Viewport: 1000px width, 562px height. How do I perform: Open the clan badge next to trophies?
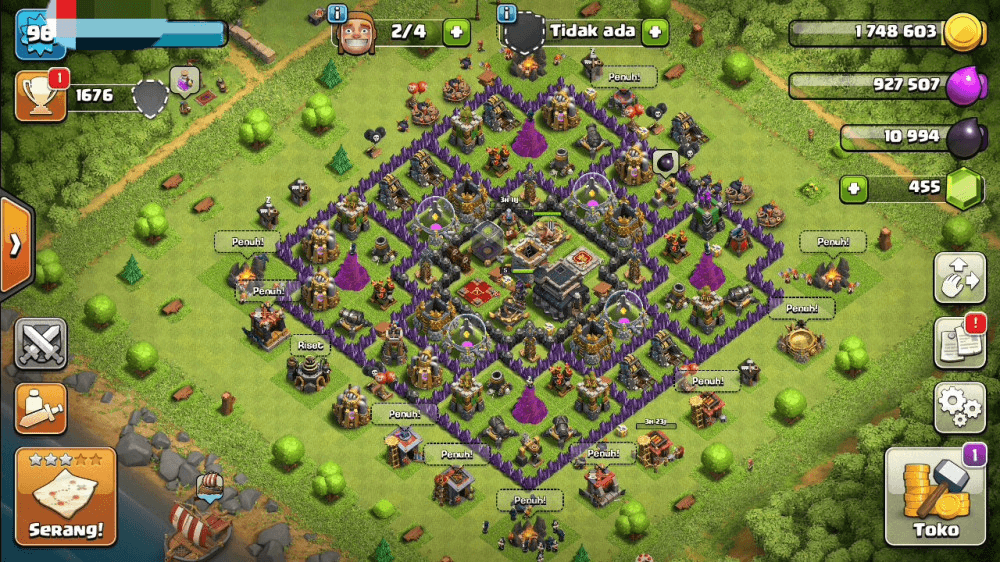[150, 98]
